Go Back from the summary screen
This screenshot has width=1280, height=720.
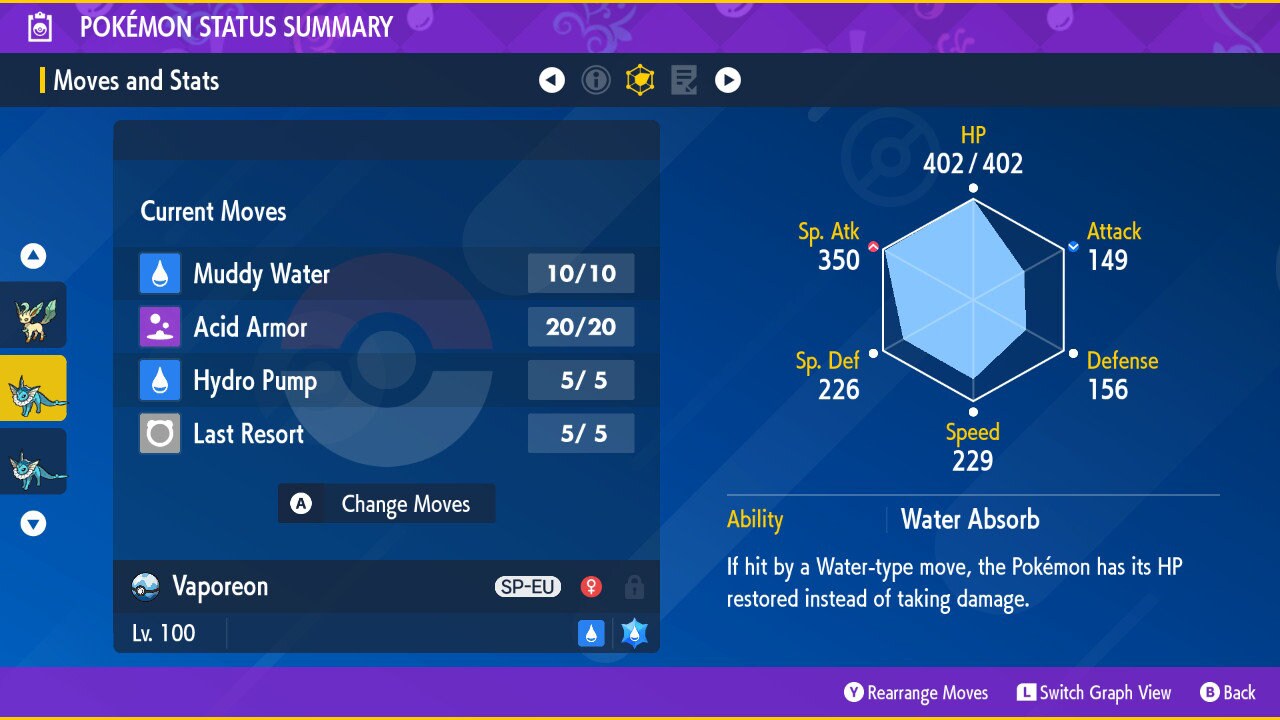pyautogui.click(x=1227, y=693)
